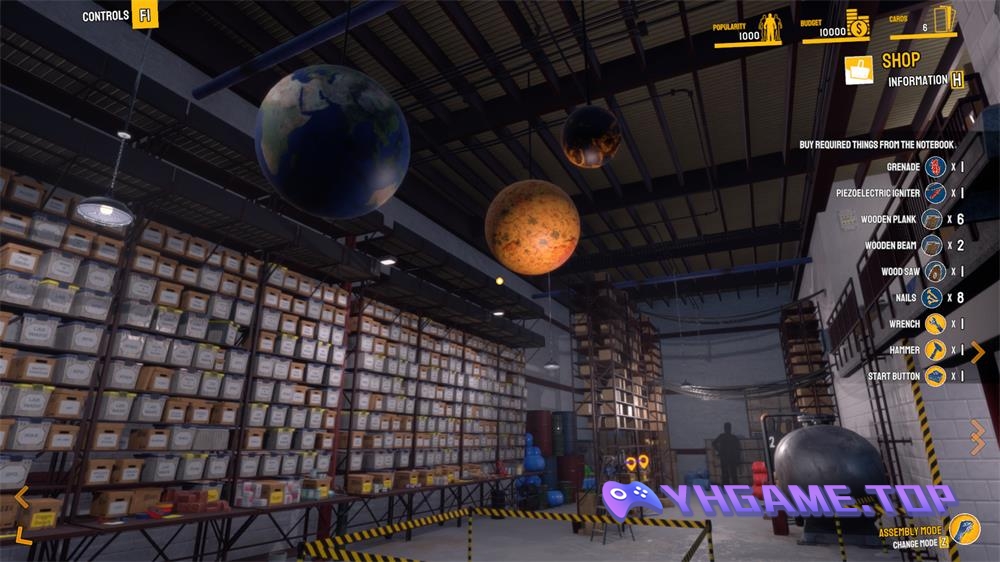Open the Shop via the basket icon
The image size is (1000, 562).
(859, 69)
